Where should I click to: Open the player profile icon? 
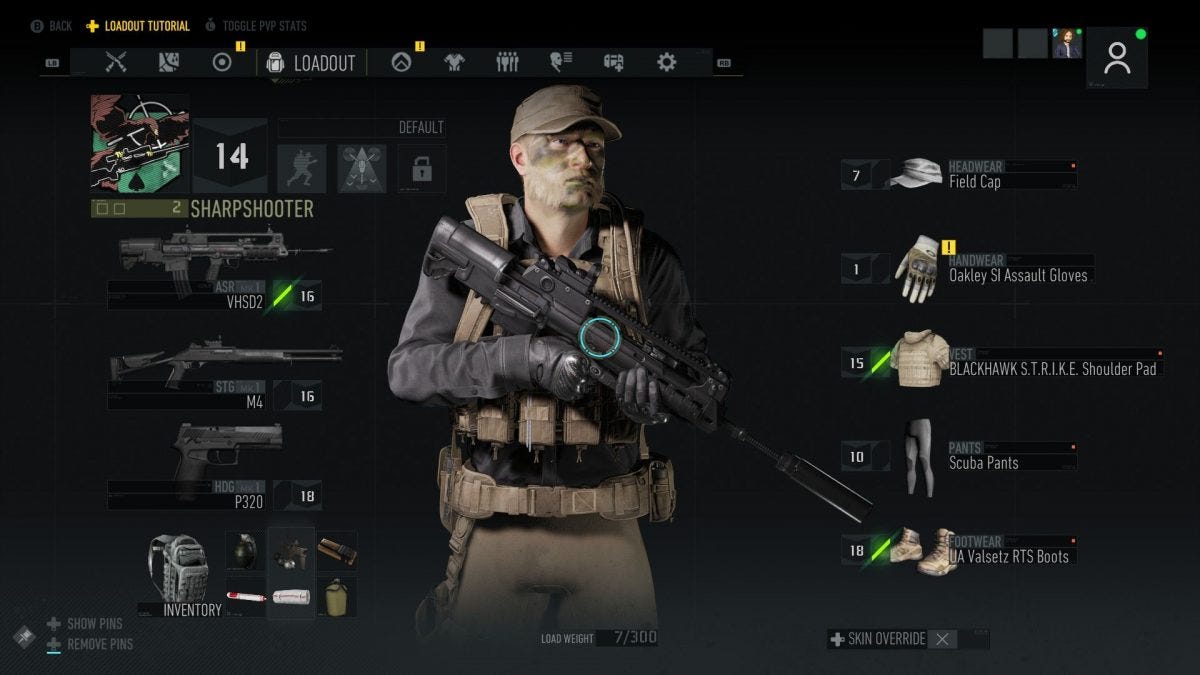[x=1116, y=58]
